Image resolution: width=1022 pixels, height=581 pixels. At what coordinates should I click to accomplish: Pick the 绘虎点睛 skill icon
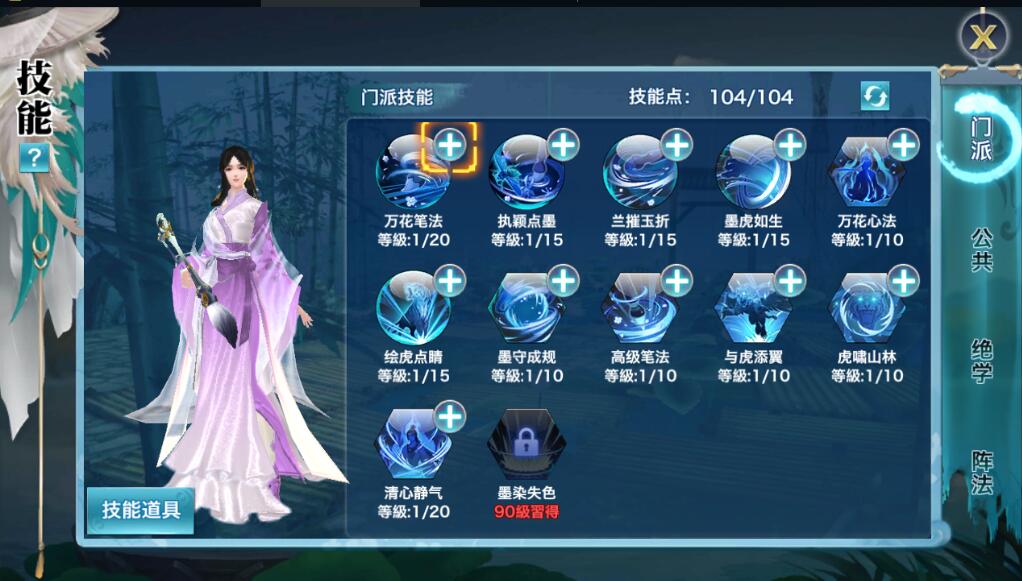click(x=413, y=310)
